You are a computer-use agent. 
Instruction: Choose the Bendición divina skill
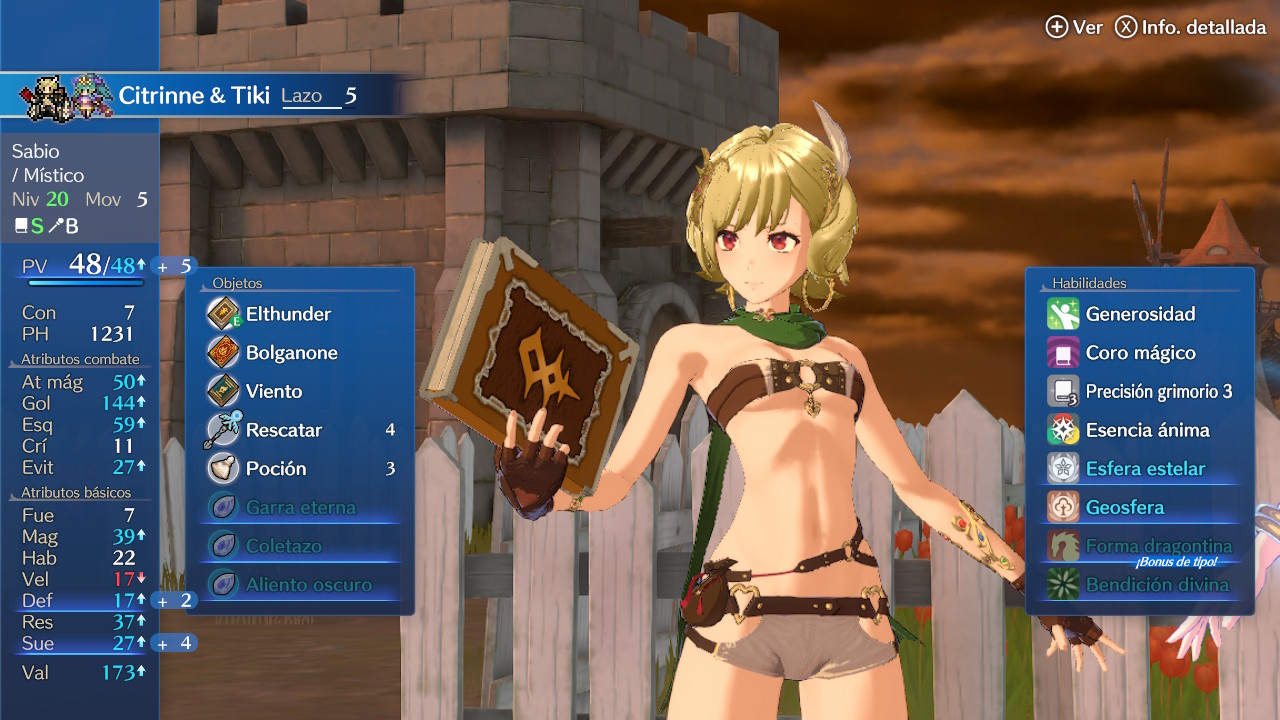(1157, 585)
